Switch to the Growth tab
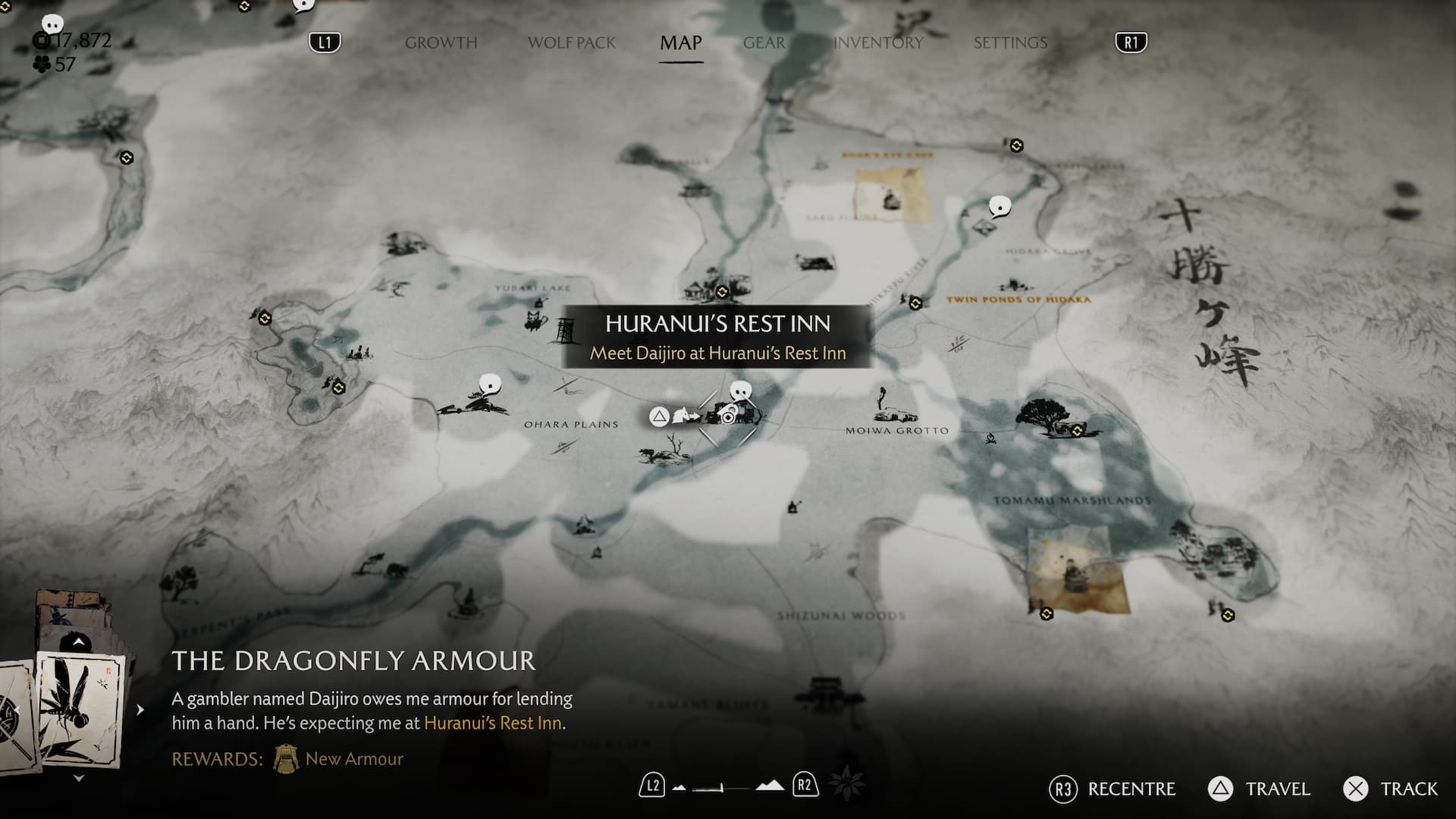The height and width of the screenshot is (819, 1456). [x=441, y=43]
